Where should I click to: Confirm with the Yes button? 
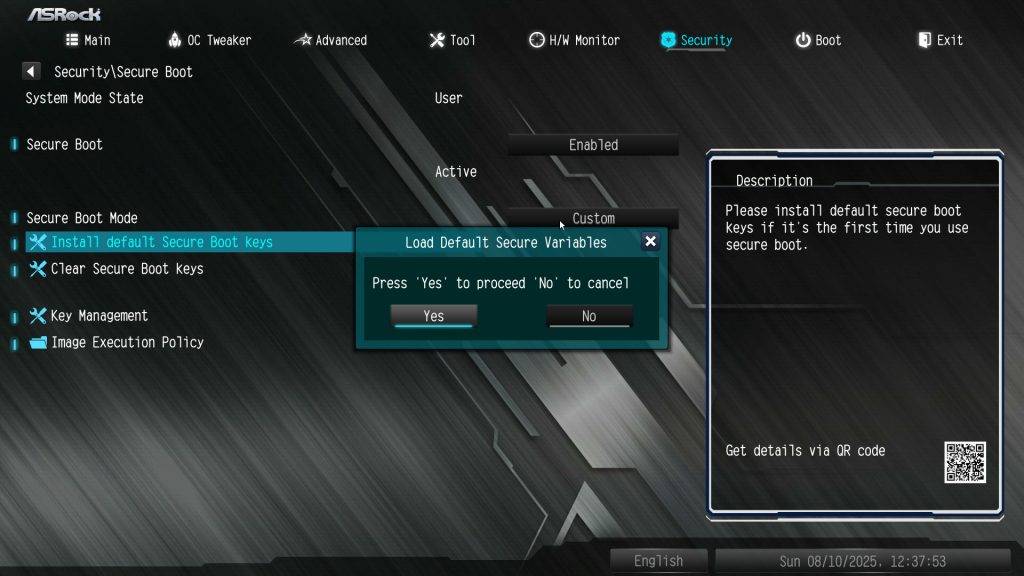click(x=433, y=316)
